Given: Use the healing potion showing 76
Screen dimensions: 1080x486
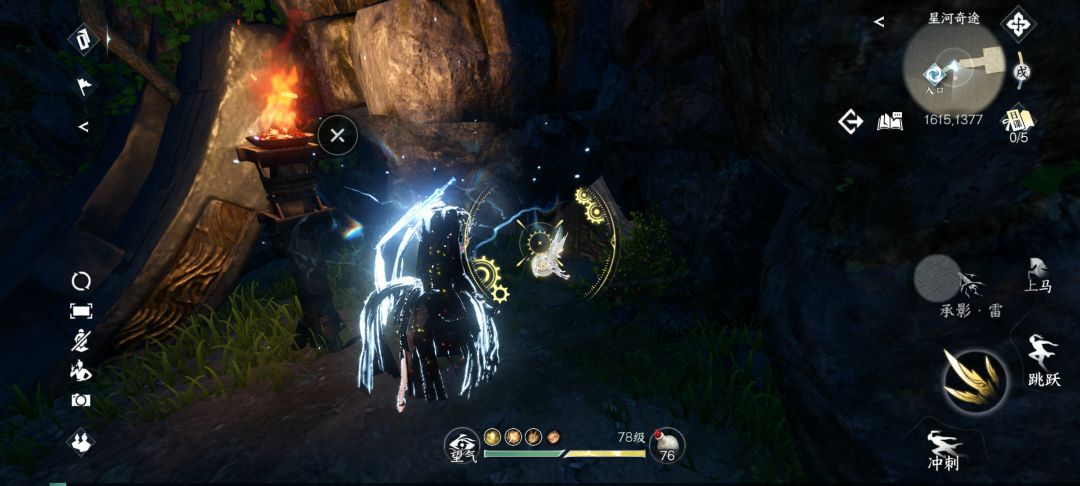Looking at the screenshot, I should click(666, 446).
